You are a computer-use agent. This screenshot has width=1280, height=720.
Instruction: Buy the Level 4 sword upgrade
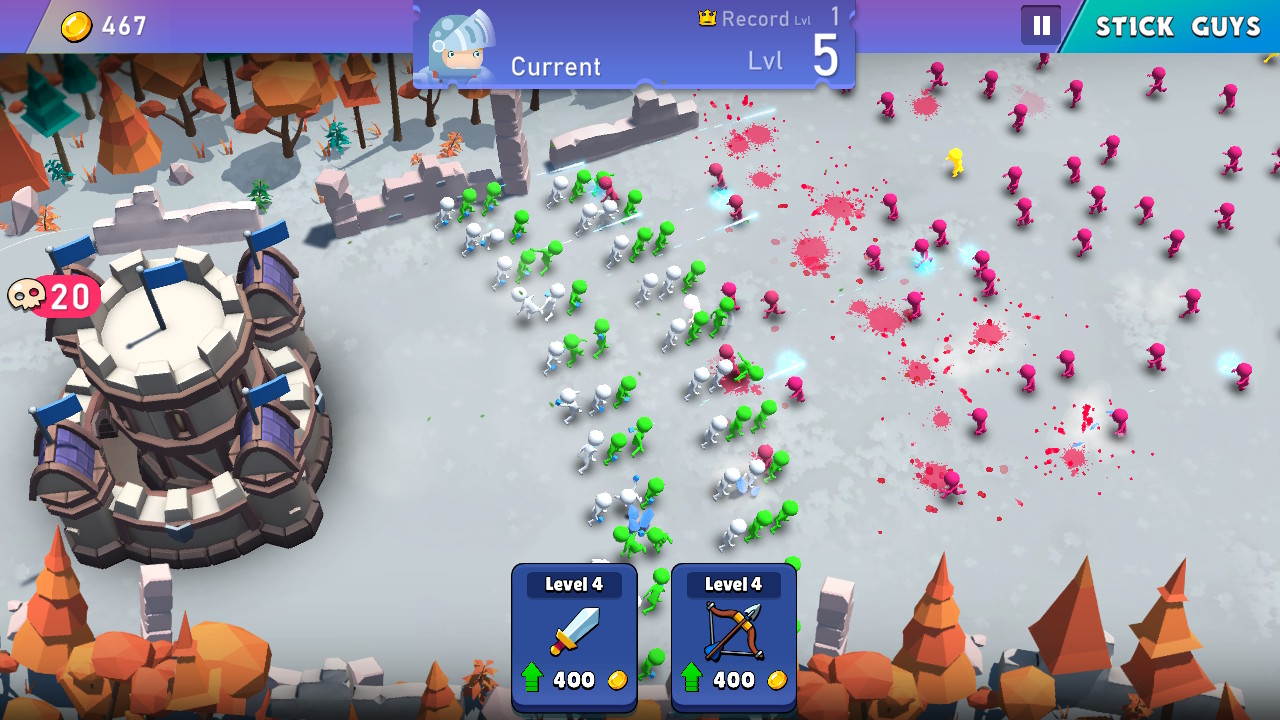tap(573, 637)
